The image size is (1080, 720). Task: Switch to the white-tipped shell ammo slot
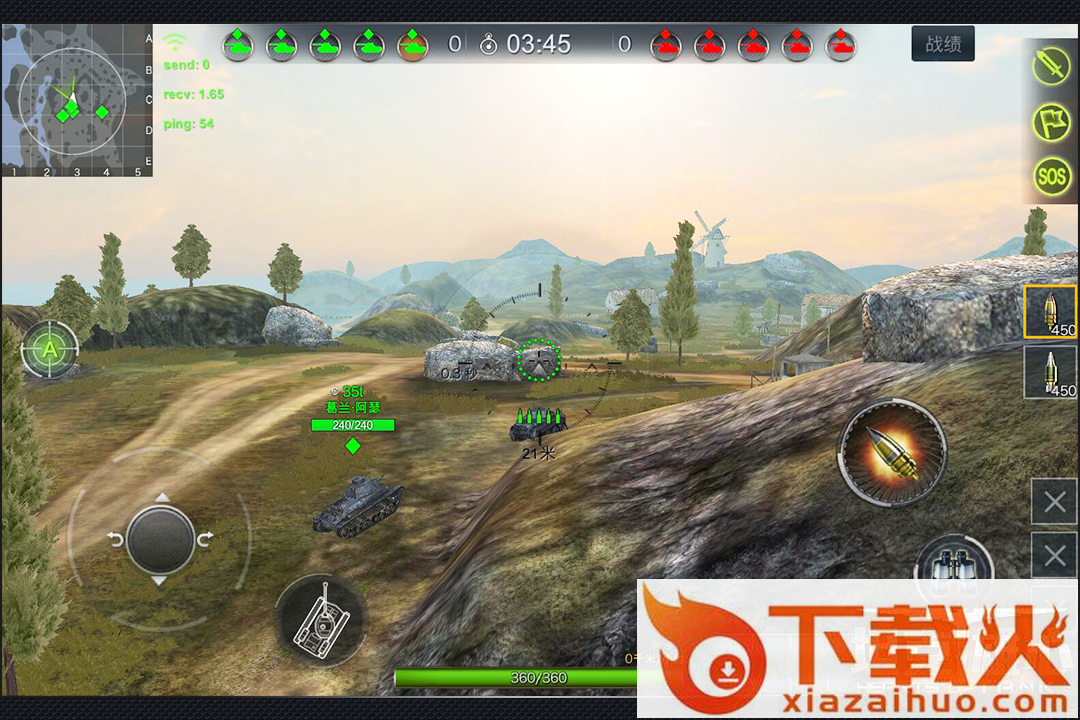tap(1050, 372)
